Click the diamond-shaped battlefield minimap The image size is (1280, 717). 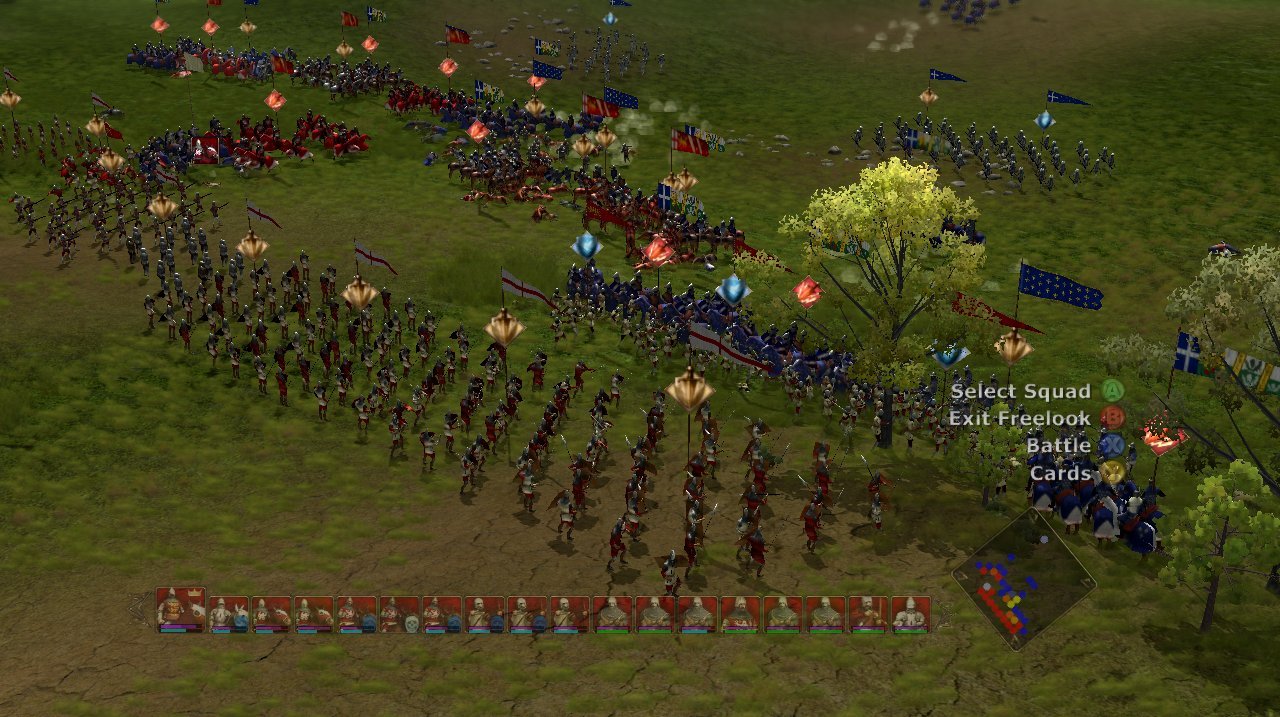point(1022,579)
